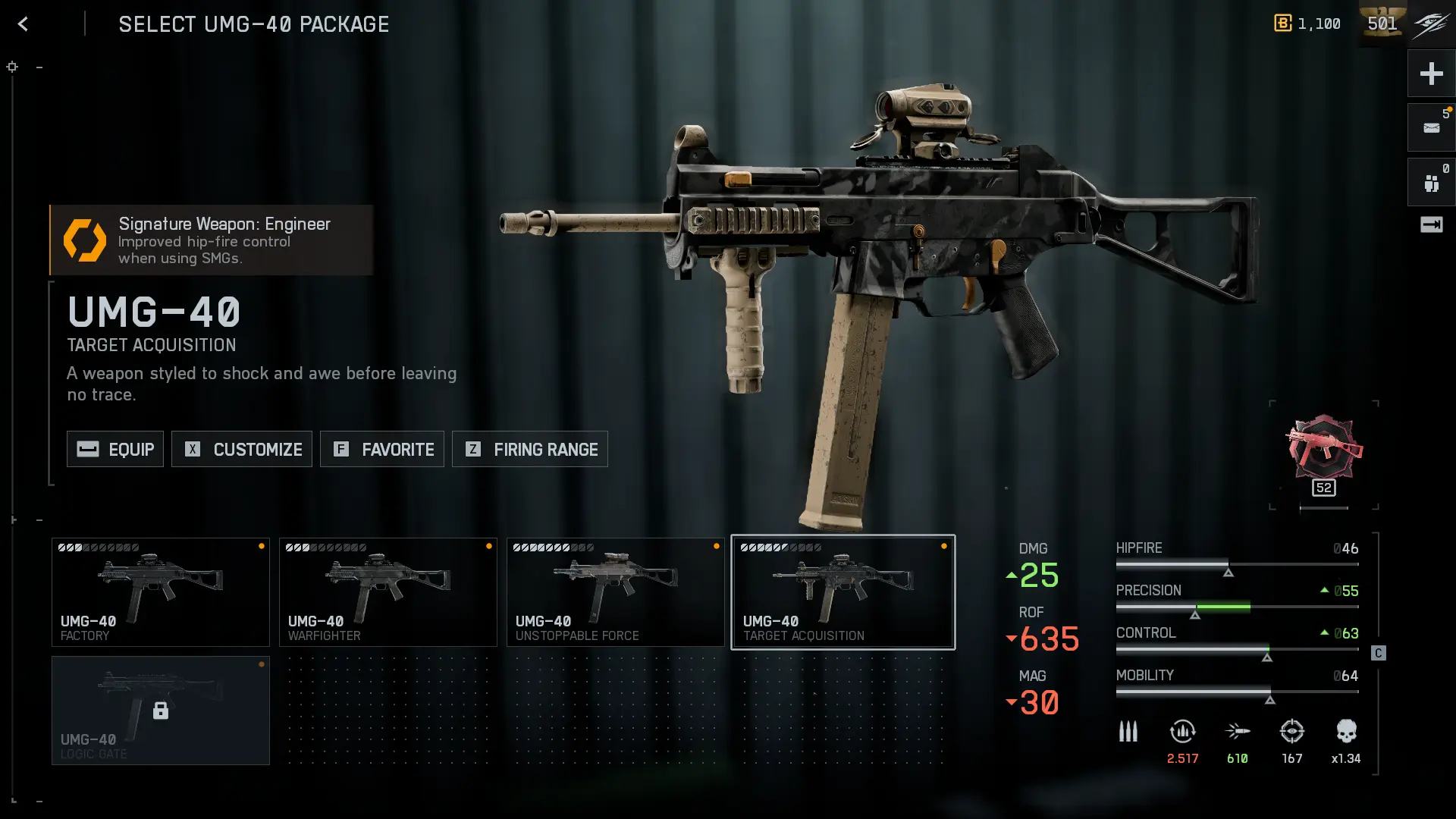Image resolution: width=1456 pixels, height=819 pixels.
Task: Open the weapon mastery badge
Action: [1323, 453]
